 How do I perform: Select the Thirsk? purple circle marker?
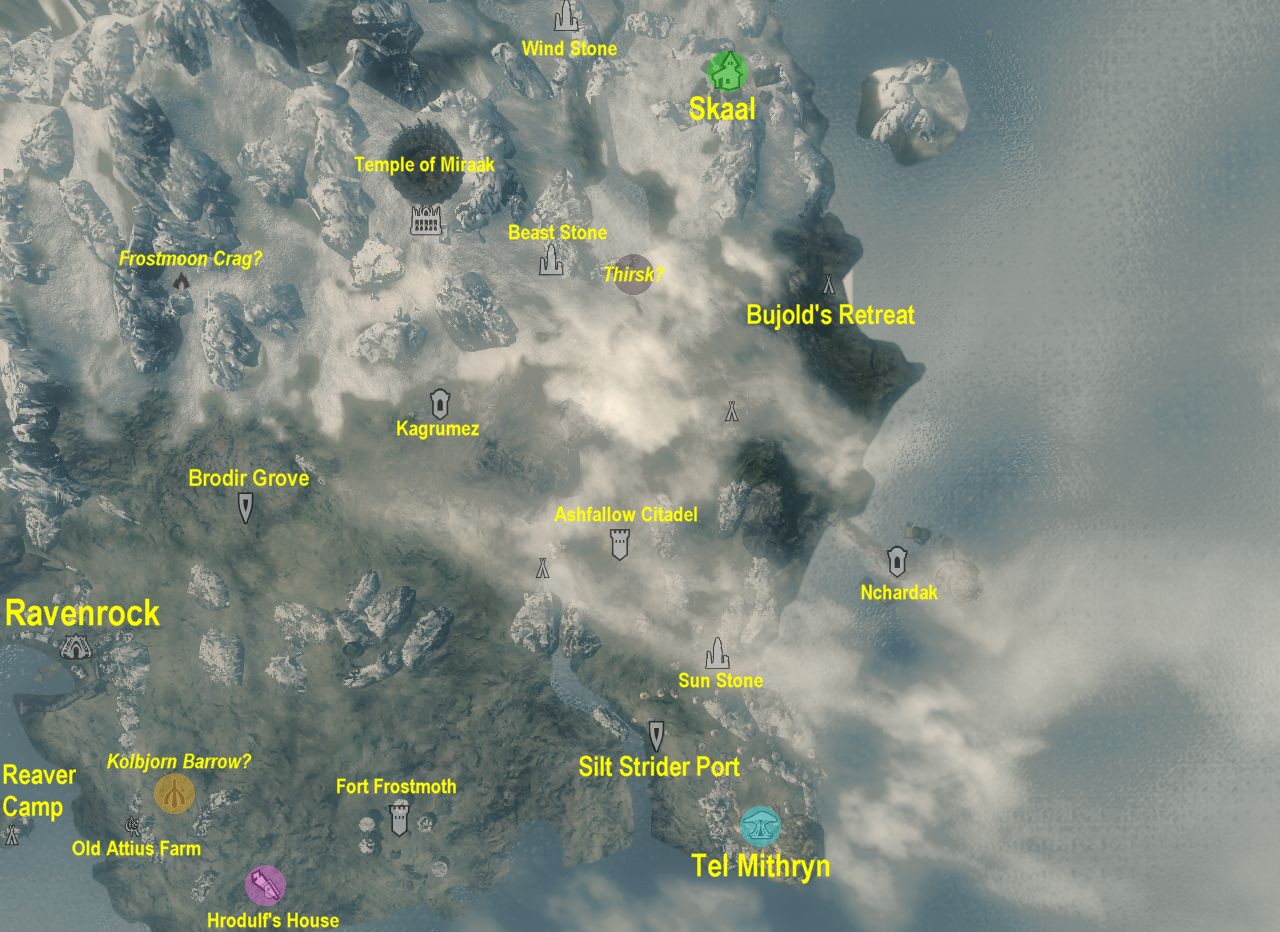pos(633,274)
